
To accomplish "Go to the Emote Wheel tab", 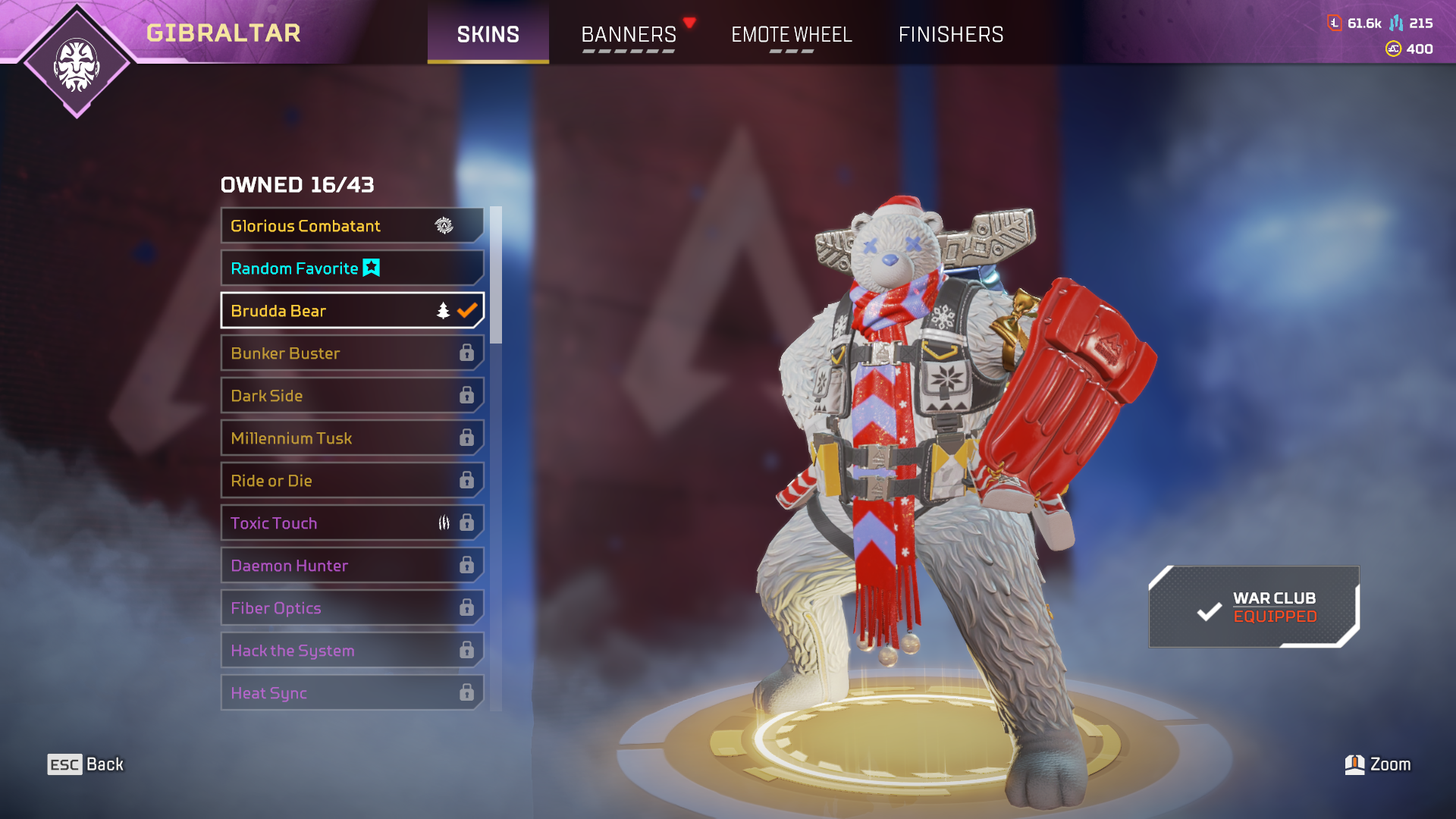I will (791, 34).
